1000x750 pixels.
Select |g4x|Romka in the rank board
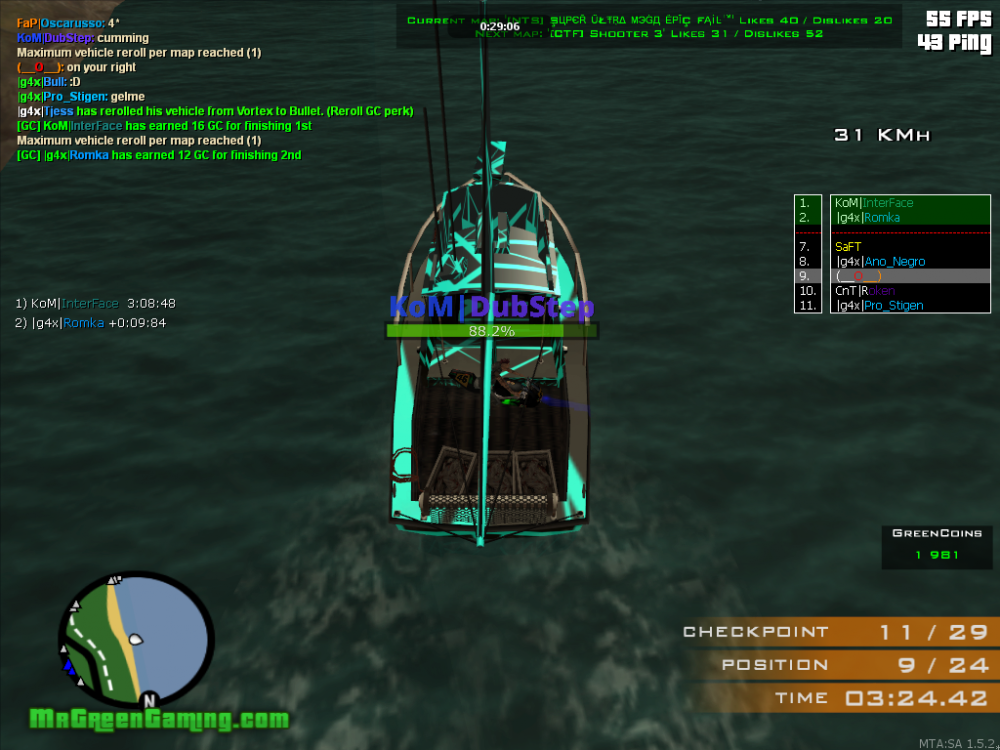coord(868,218)
